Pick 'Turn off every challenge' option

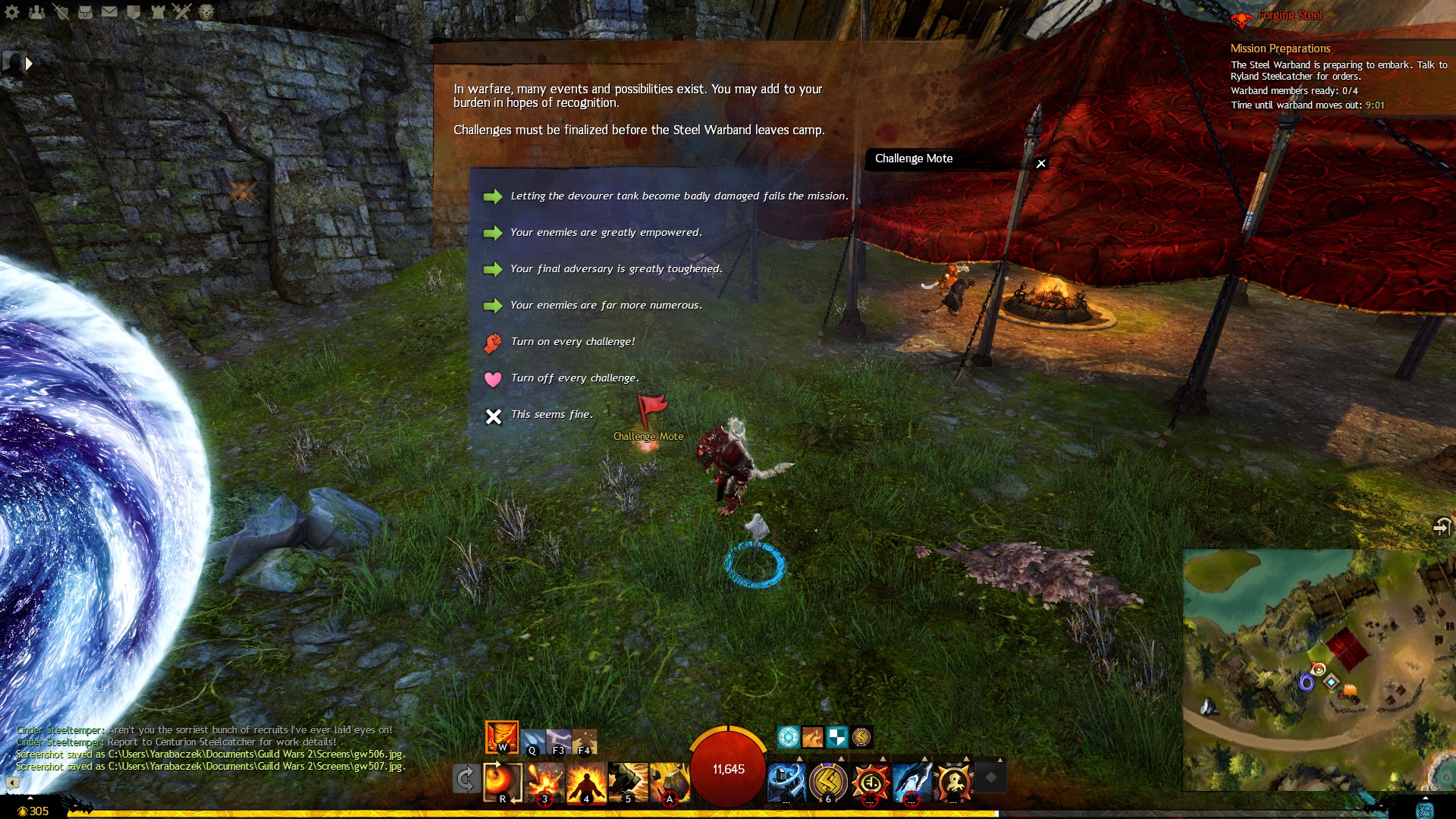click(574, 378)
